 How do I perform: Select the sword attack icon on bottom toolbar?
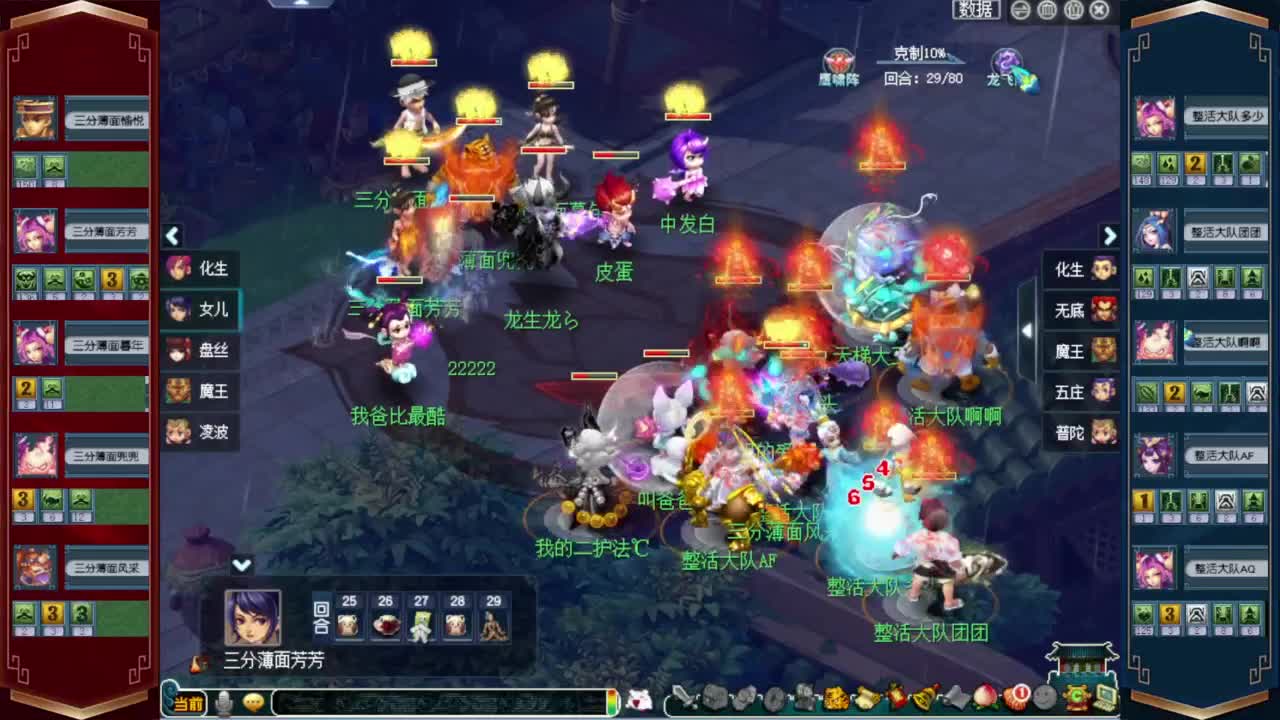pyautogui.click(x=688, y=700)
